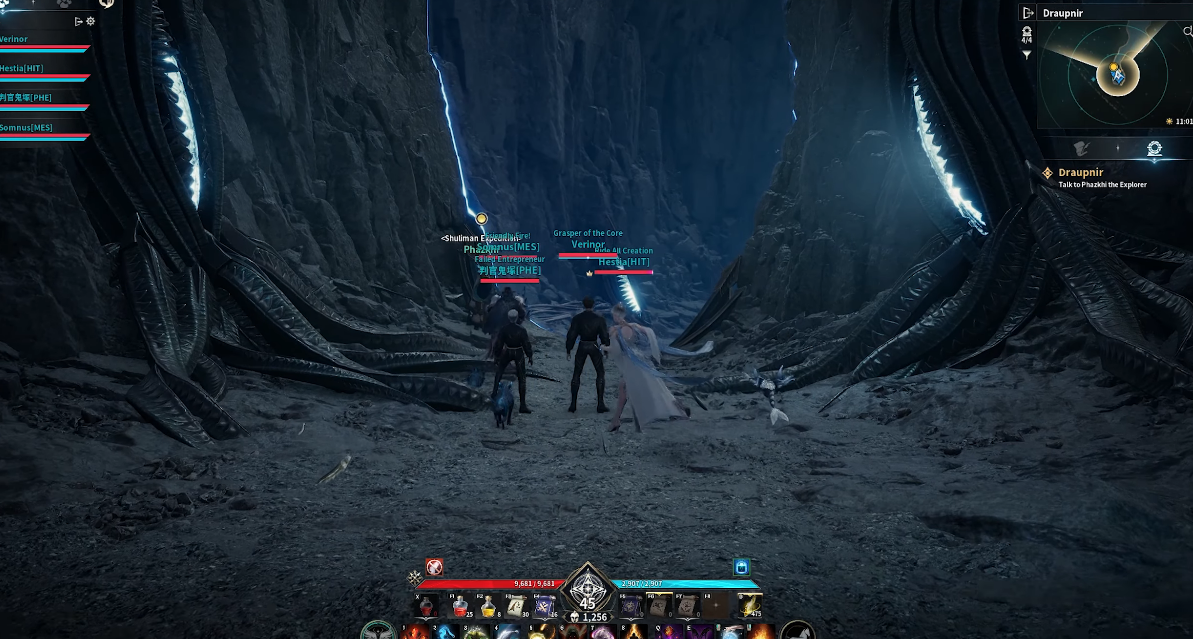This screenshot has width=1193, height=639.
Task: Use the scroll item with 30 count
Action: click(516, 605)
